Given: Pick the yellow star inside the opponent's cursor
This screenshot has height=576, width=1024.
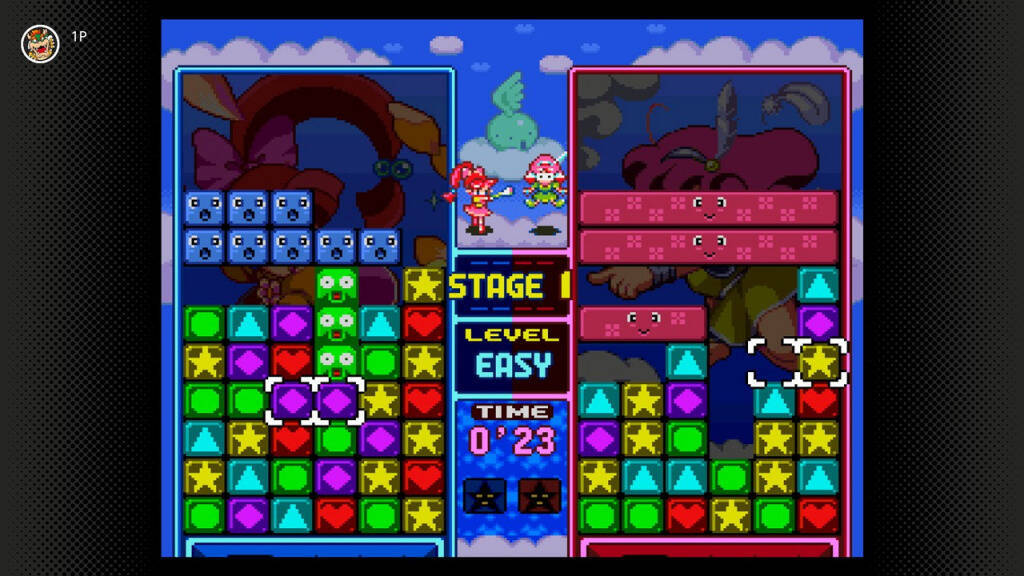Looking at the screenshot, I should [819, 362].
